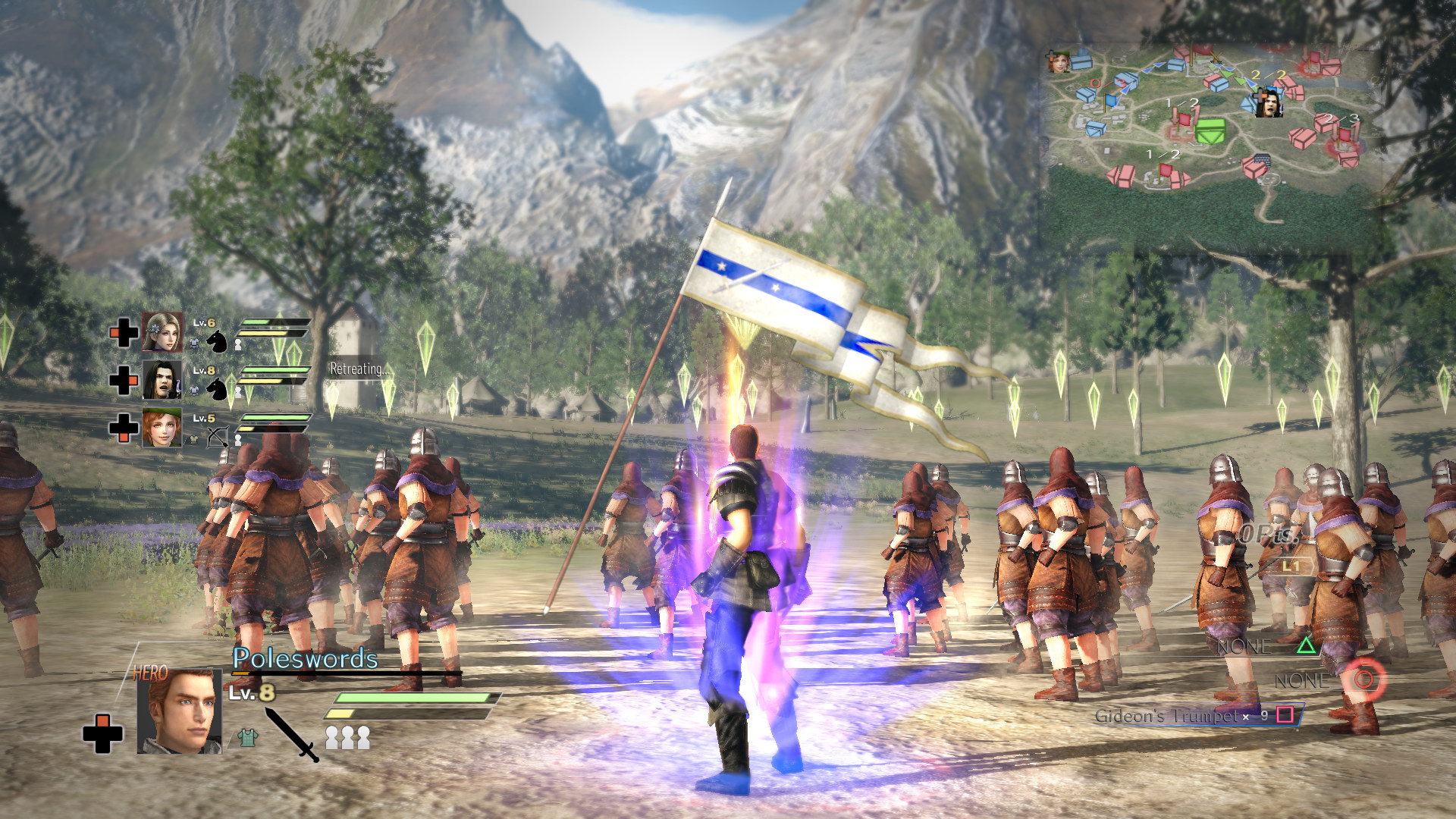
Task: Click the horse unit-type icon for Lv.6 squad
Action: [218, 340]
